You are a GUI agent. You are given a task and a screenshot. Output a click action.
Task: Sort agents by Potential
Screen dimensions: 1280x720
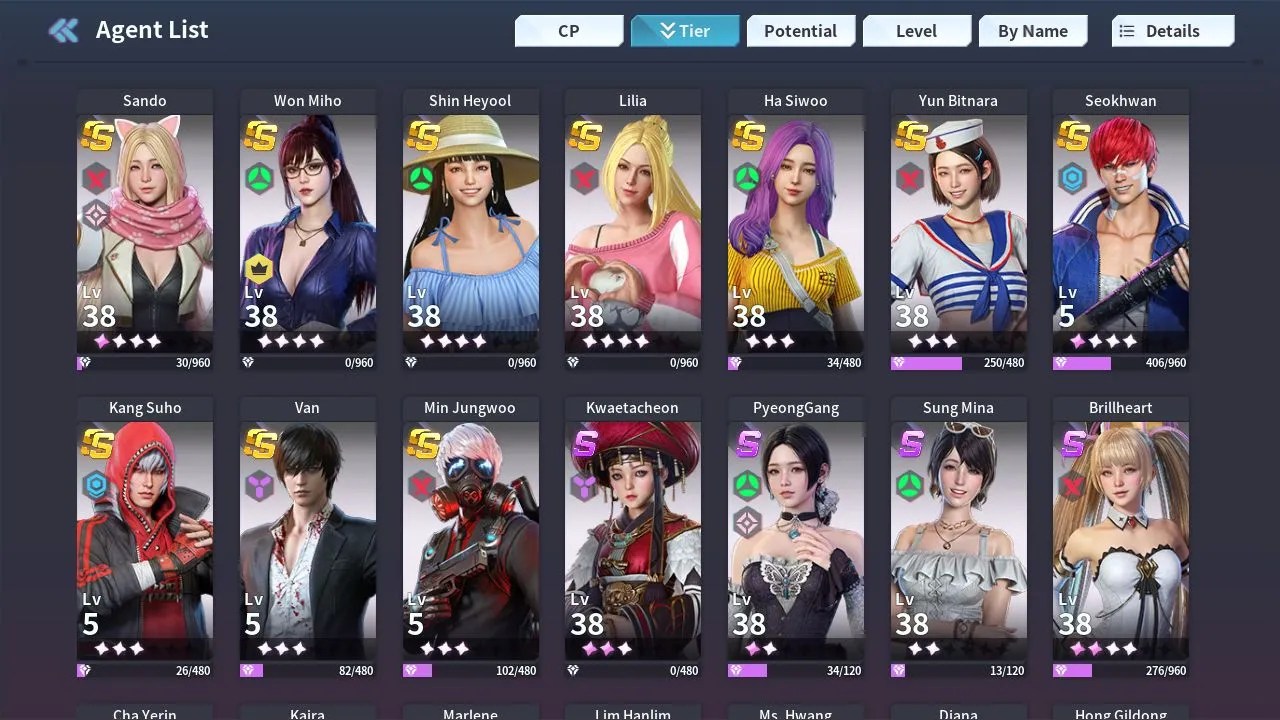[x=800, y=31]
